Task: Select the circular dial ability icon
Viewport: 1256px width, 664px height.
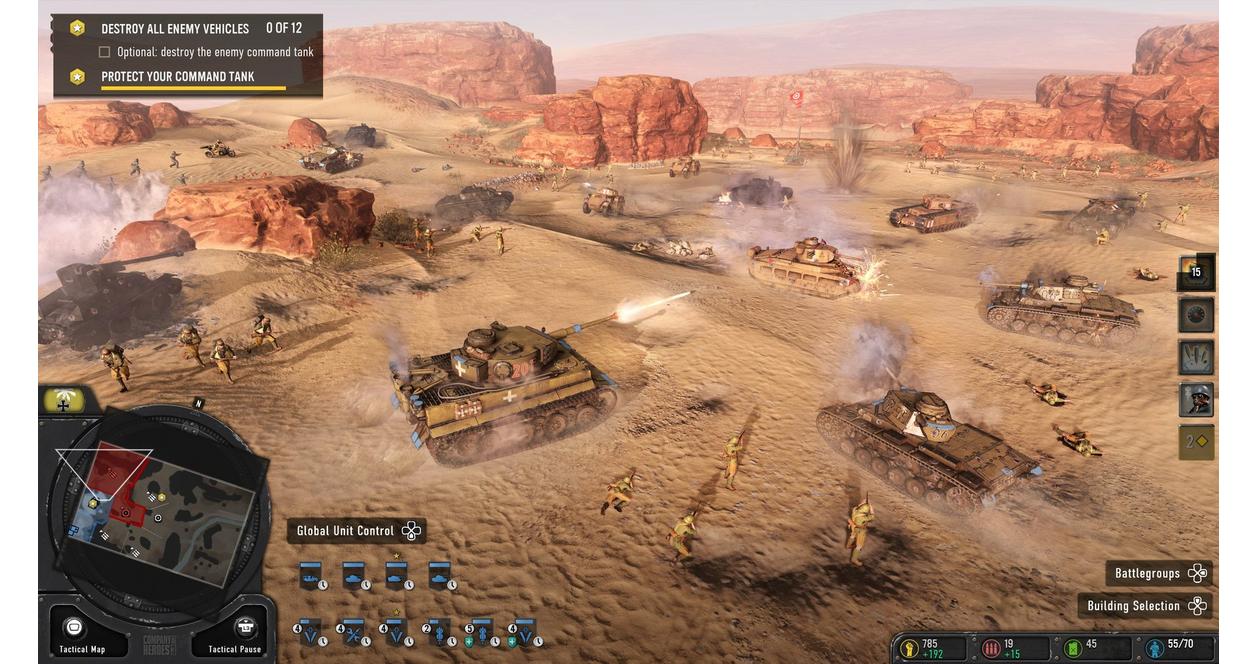Action: point(1196,315)
